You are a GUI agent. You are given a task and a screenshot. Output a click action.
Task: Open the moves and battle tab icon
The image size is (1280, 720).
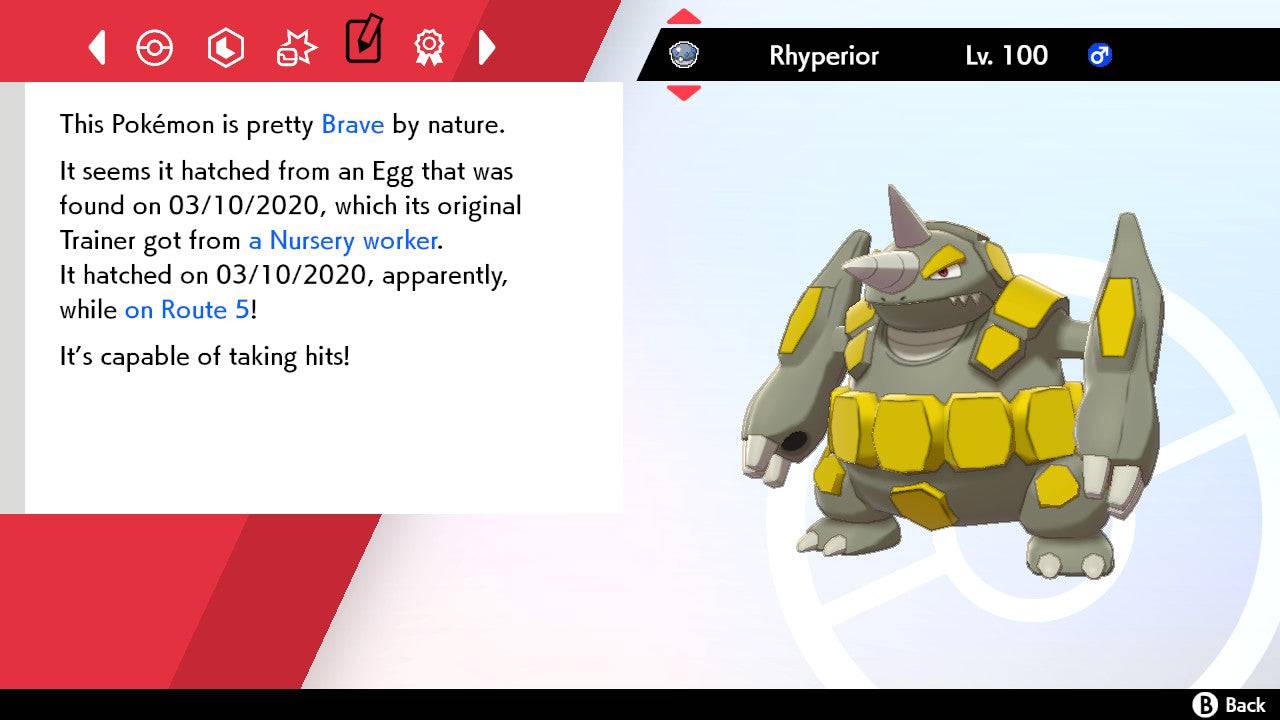tap(295, 47)
